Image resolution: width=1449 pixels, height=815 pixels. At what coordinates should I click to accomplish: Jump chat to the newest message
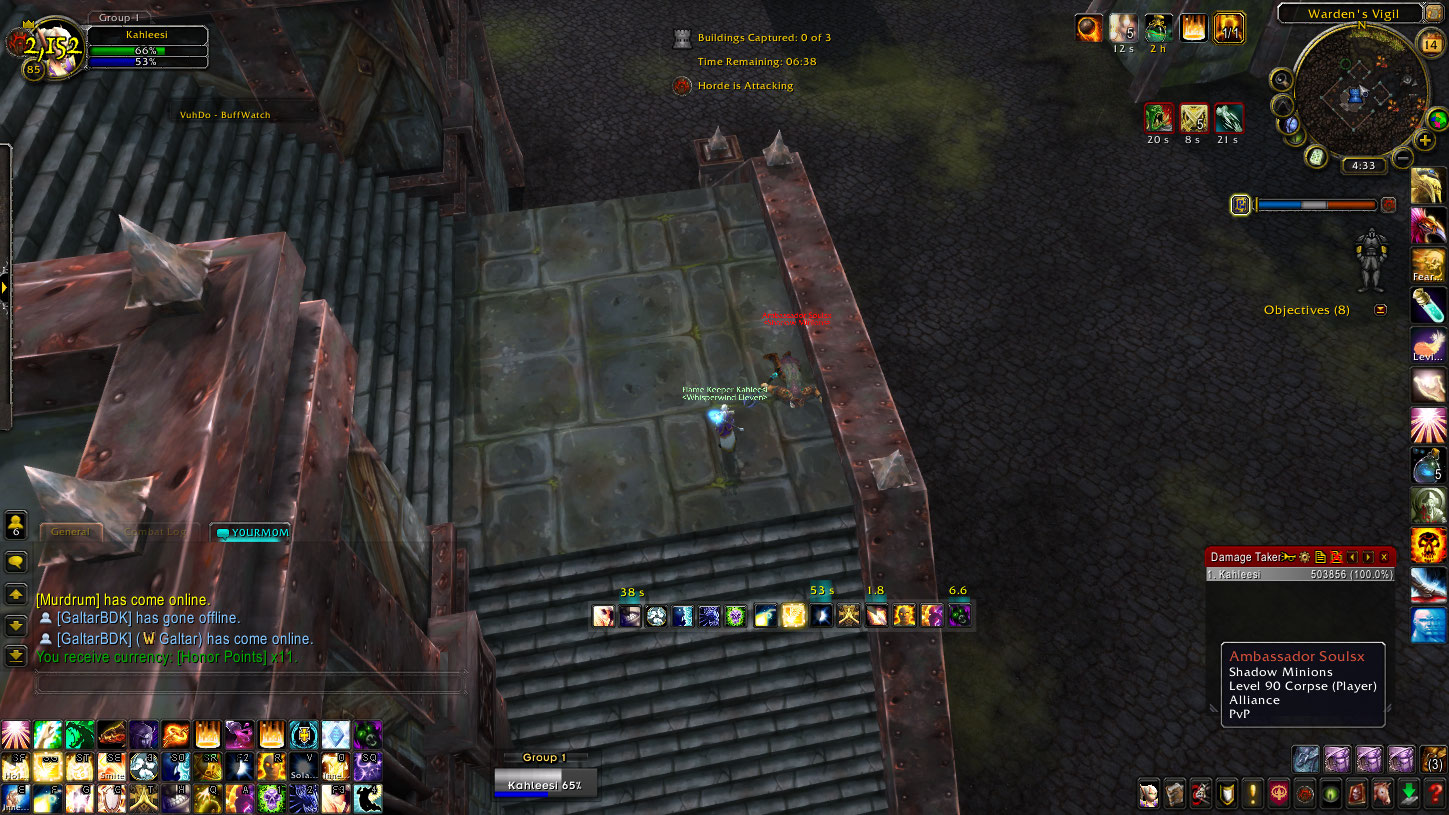pyautogui.click(x=16, y=656)
